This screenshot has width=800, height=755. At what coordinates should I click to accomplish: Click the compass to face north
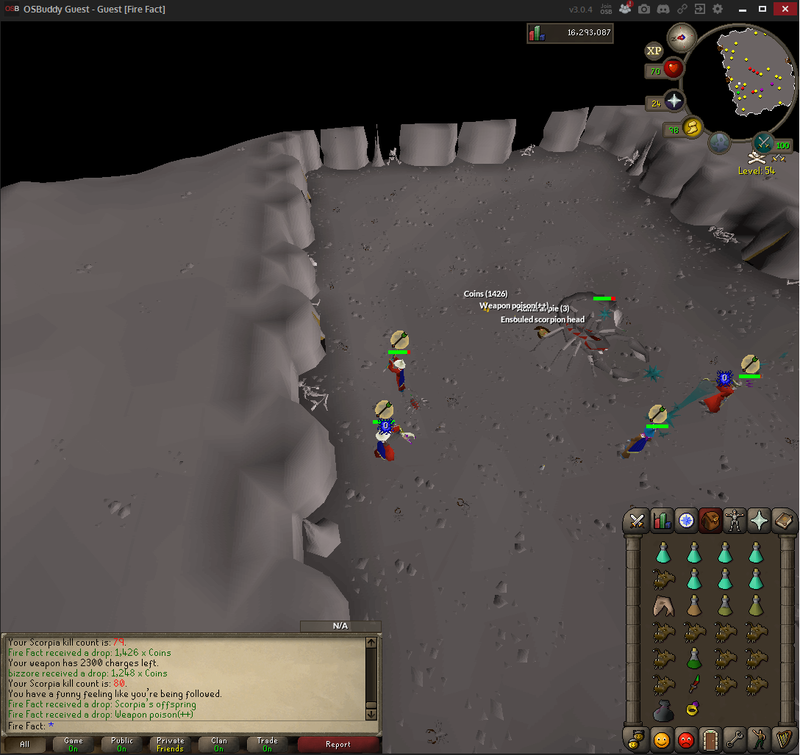(682, 36)
